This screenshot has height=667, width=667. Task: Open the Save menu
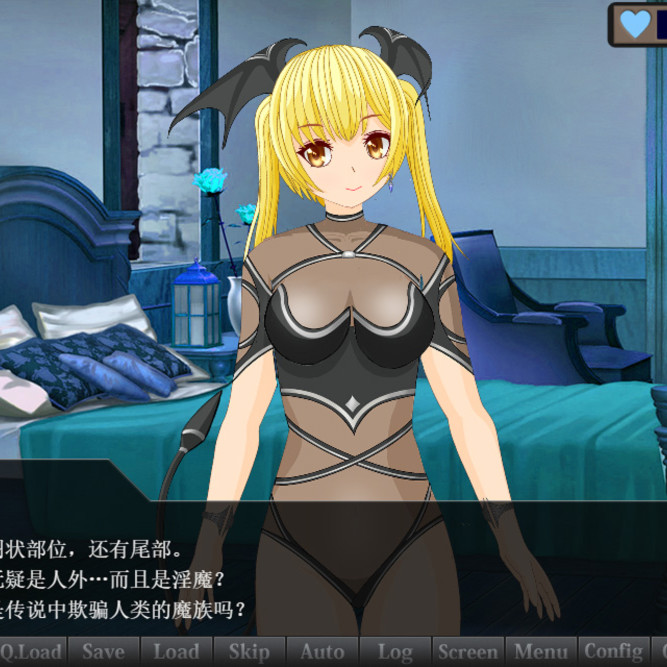(x=103, y=652)
